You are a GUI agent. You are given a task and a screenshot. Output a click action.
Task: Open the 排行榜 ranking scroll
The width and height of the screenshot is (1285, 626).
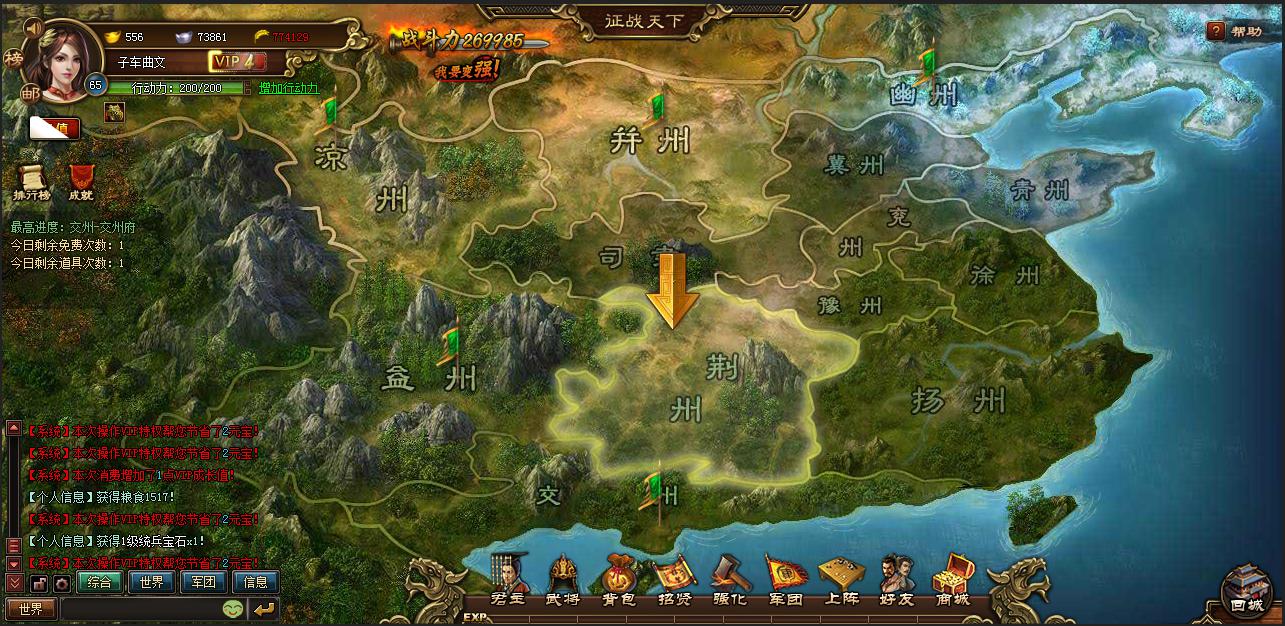(x=31, y=182)
